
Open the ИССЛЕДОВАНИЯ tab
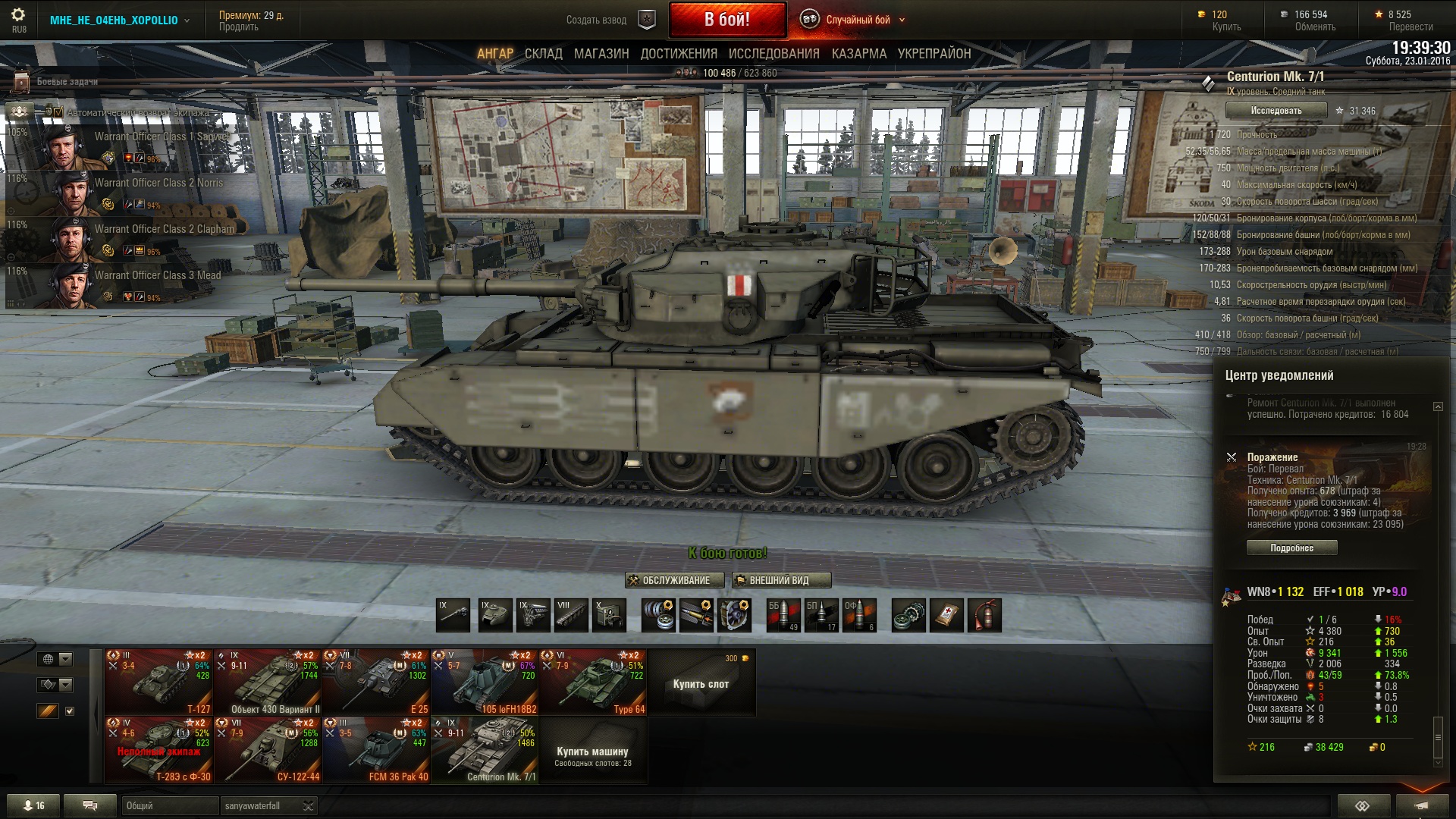[773, 54]
